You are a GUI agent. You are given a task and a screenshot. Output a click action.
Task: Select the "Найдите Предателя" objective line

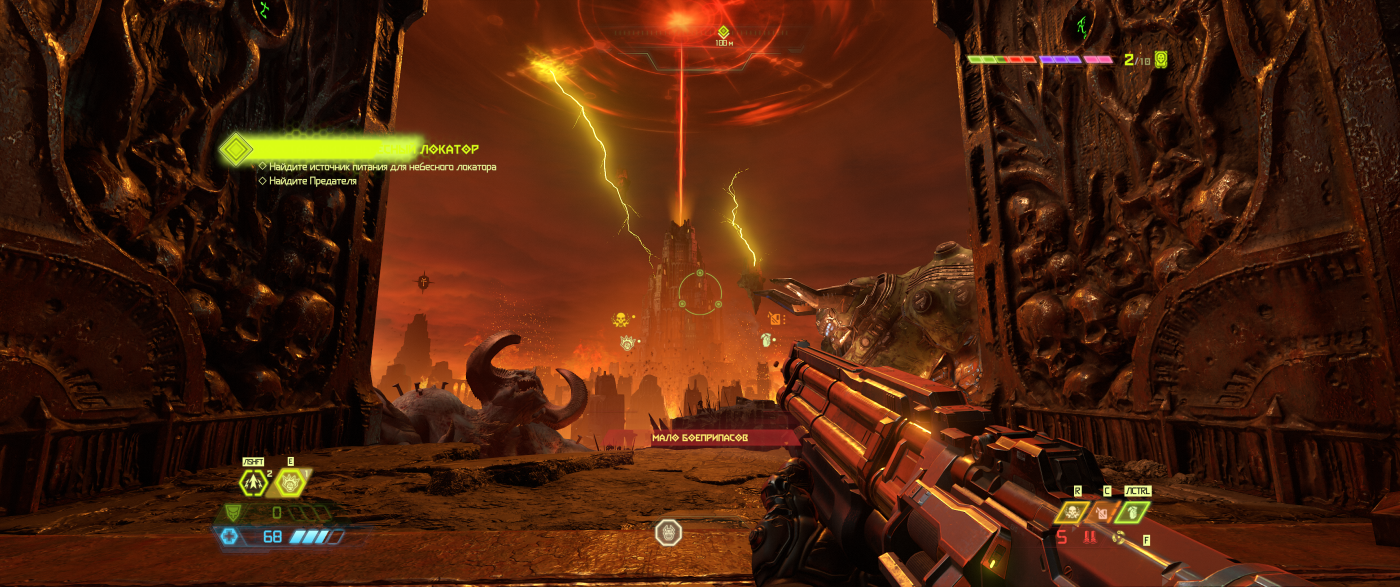coord(312,181)
